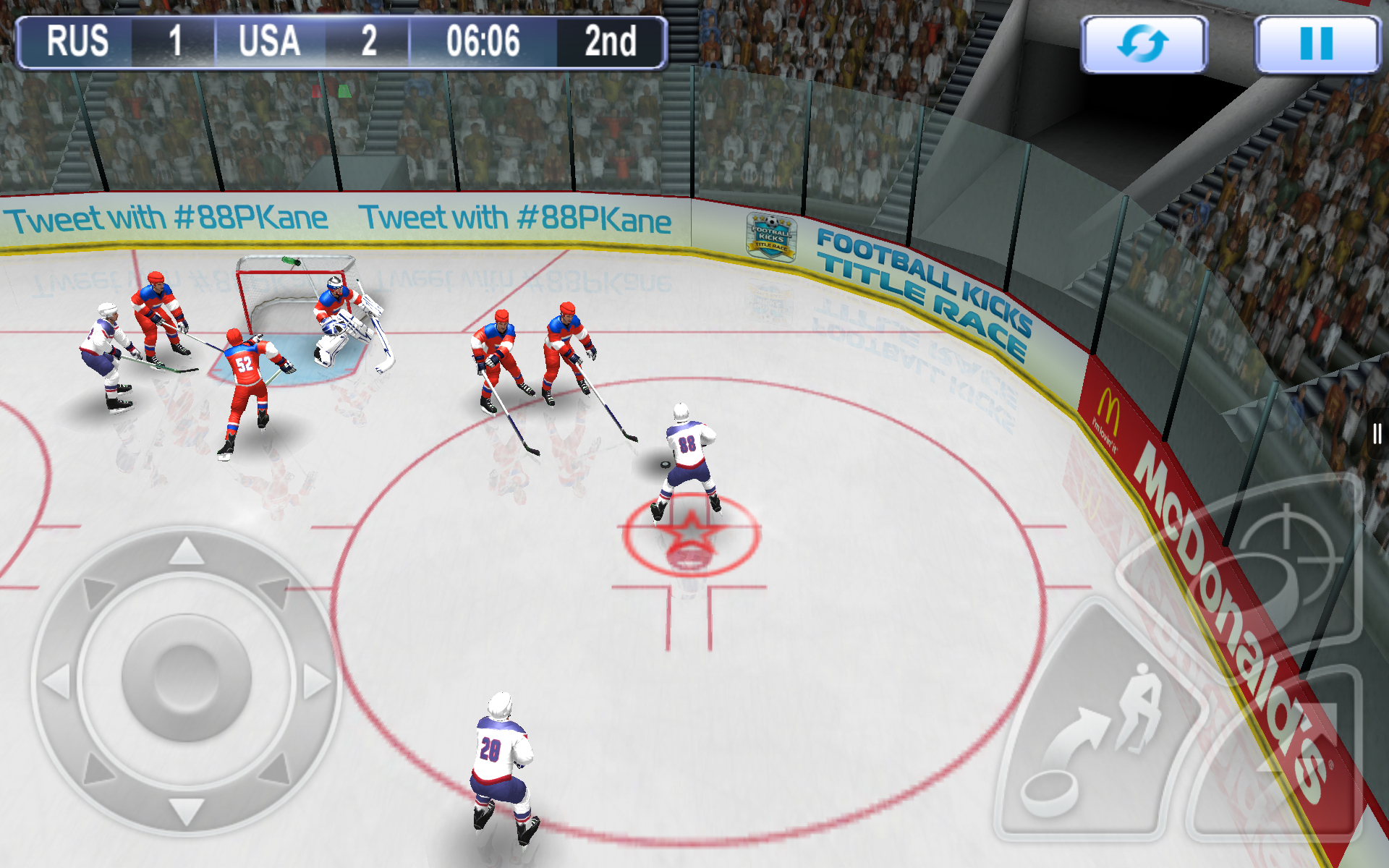Tap the virtual joystick's center knob

tap(186, 678)
